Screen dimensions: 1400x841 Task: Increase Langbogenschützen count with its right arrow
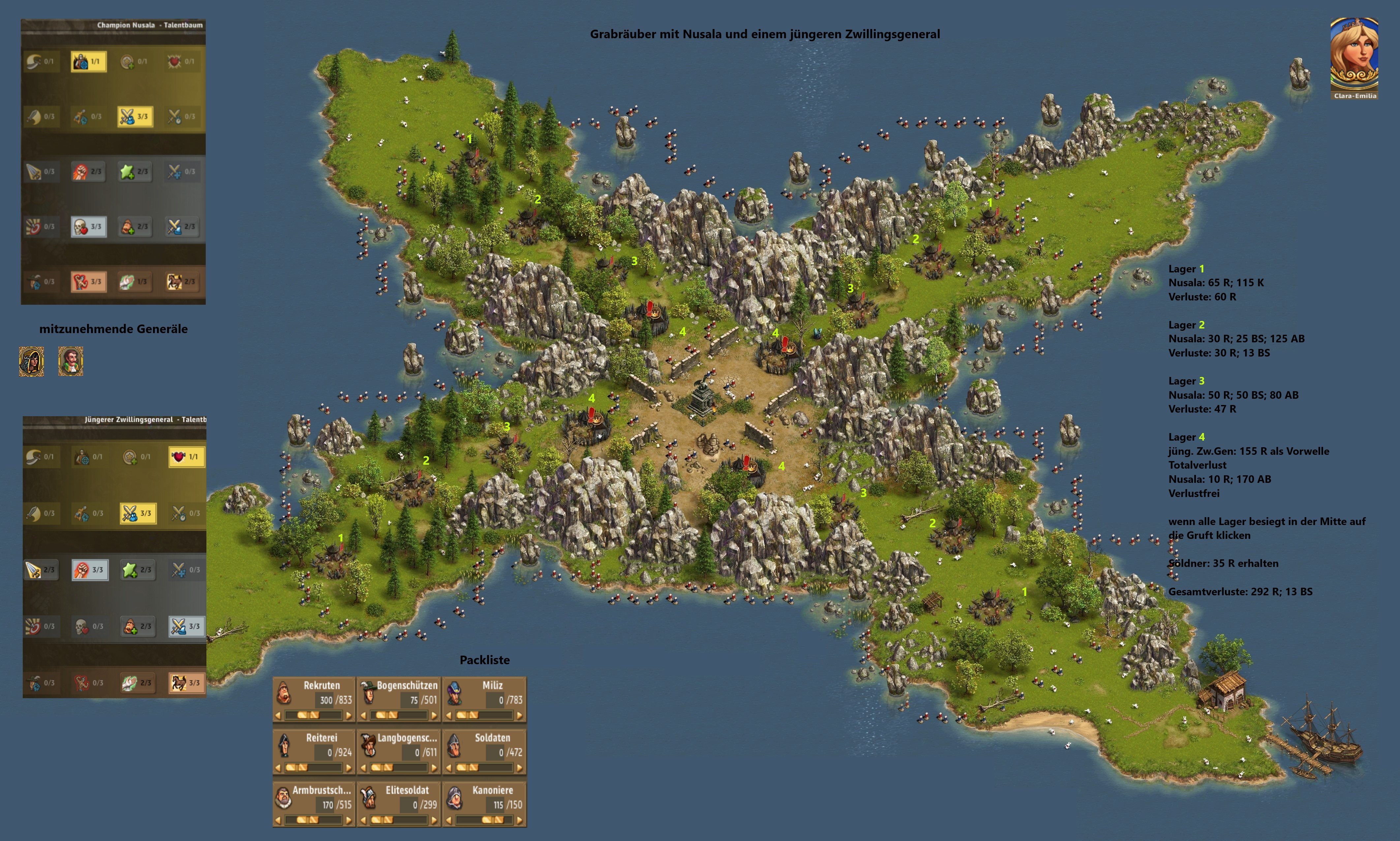point(434,768)
